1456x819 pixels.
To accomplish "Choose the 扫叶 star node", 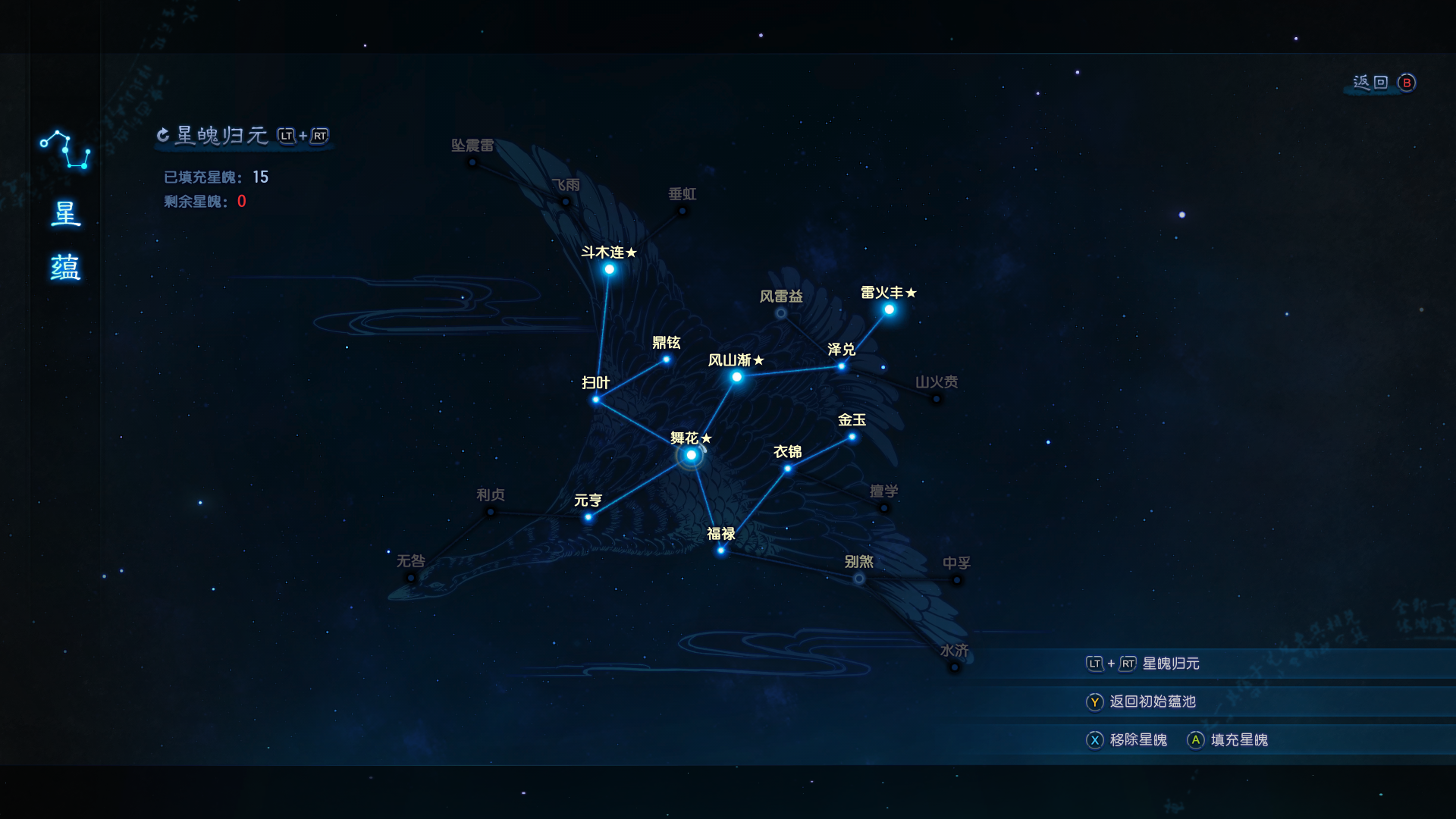I will pos(596,400).
